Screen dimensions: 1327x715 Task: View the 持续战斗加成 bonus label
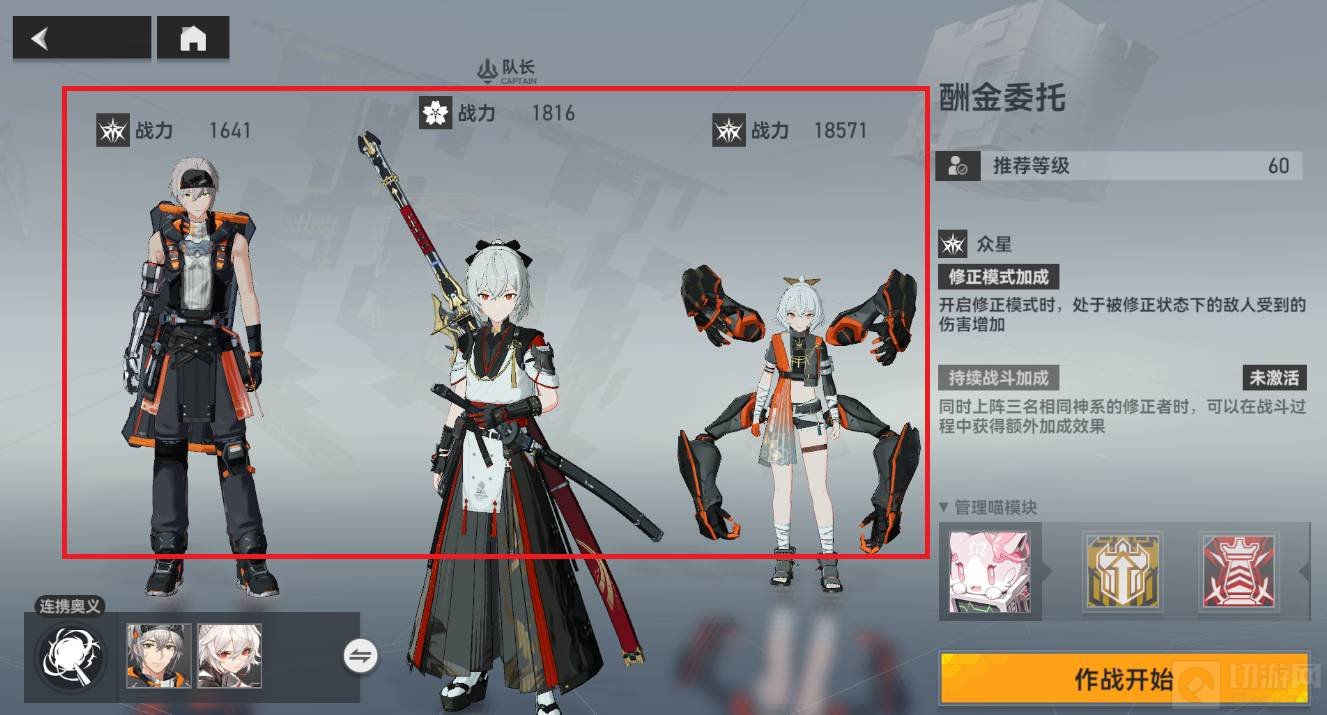click(998, 378)
